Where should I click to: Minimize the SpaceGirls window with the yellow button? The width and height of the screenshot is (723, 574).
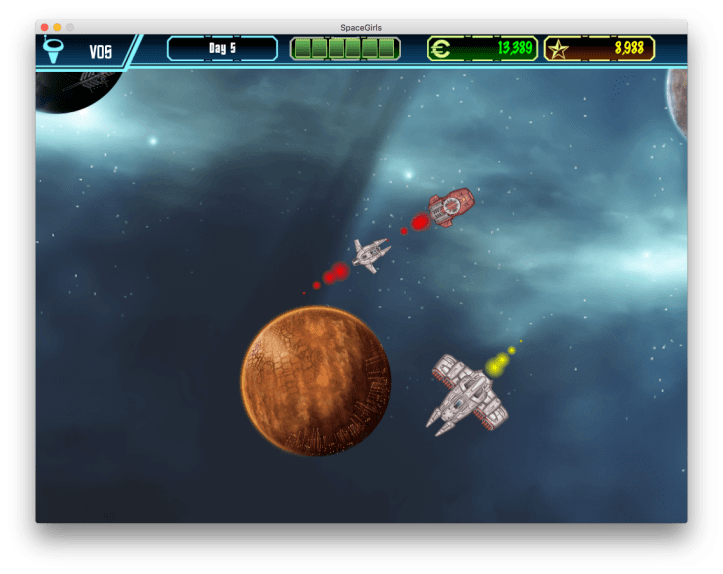pos(57,27)
